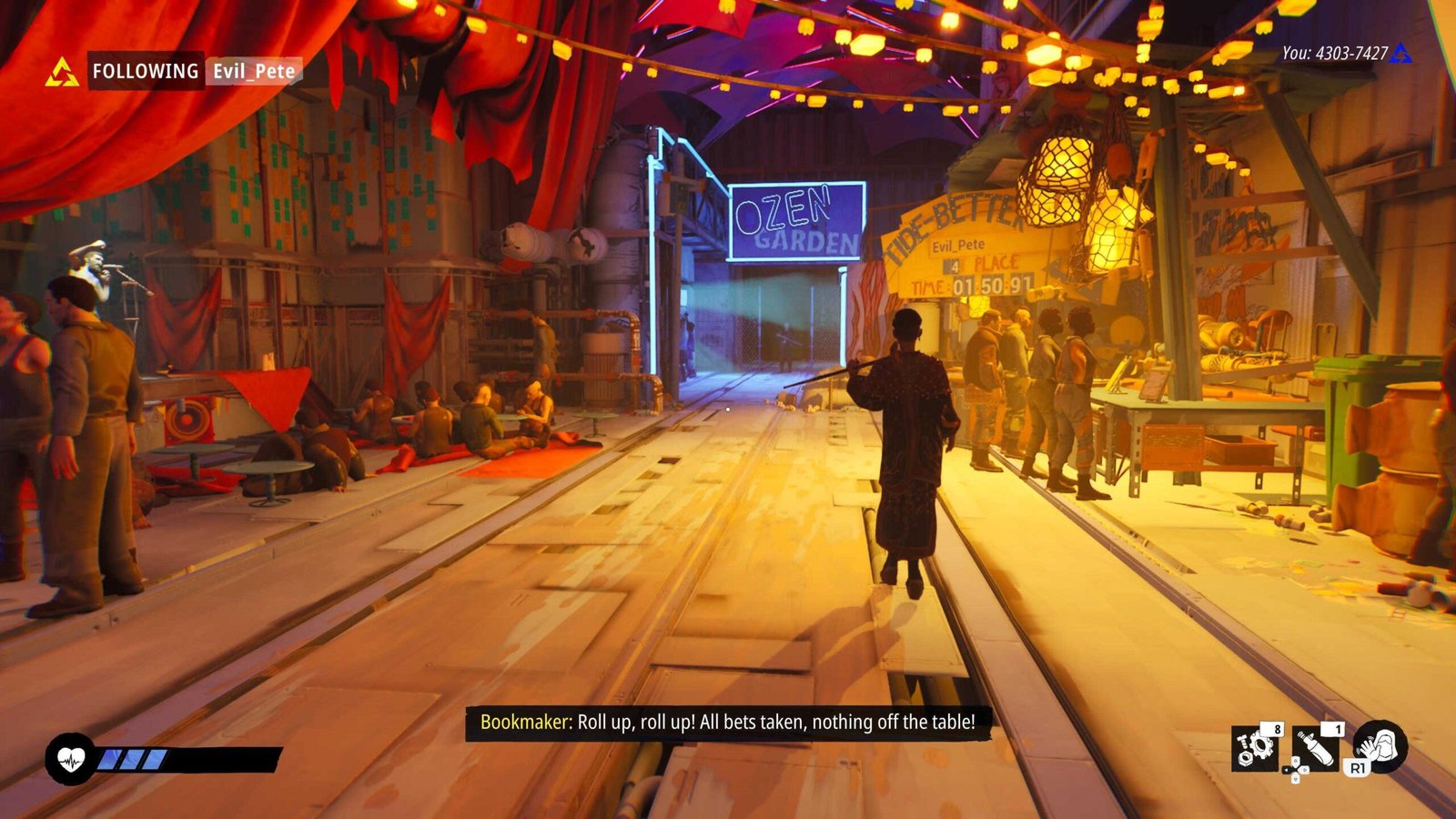Click the yellow triangle logo beside Following

pyautogui.click(x=62, y=72)
